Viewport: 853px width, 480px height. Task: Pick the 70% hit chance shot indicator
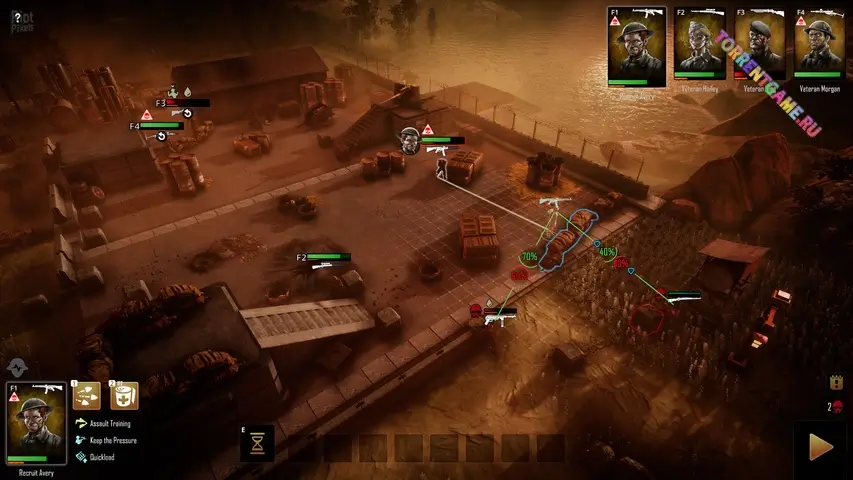click(529, 257)
